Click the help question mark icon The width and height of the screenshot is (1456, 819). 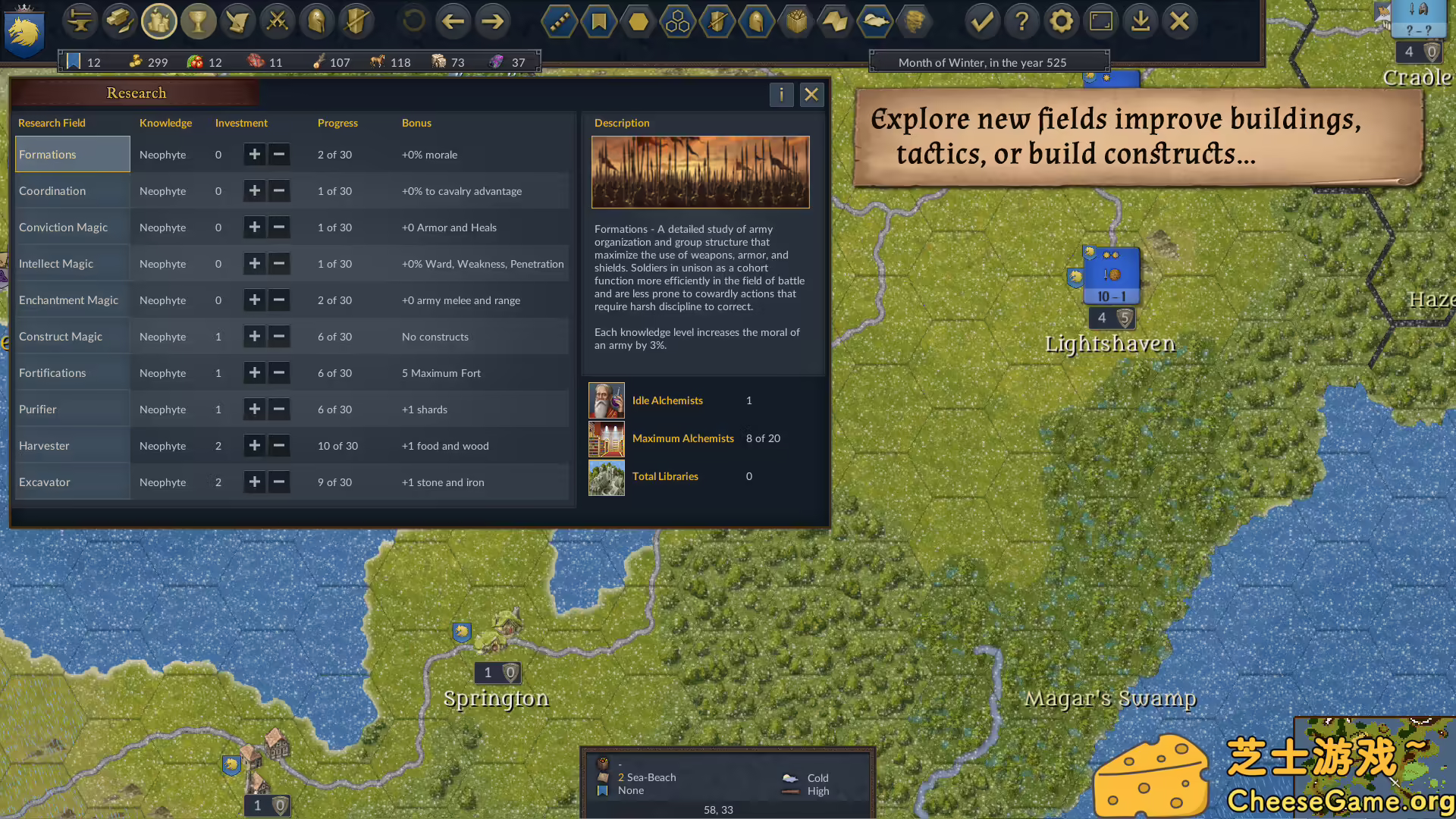tap(1021, 21)
